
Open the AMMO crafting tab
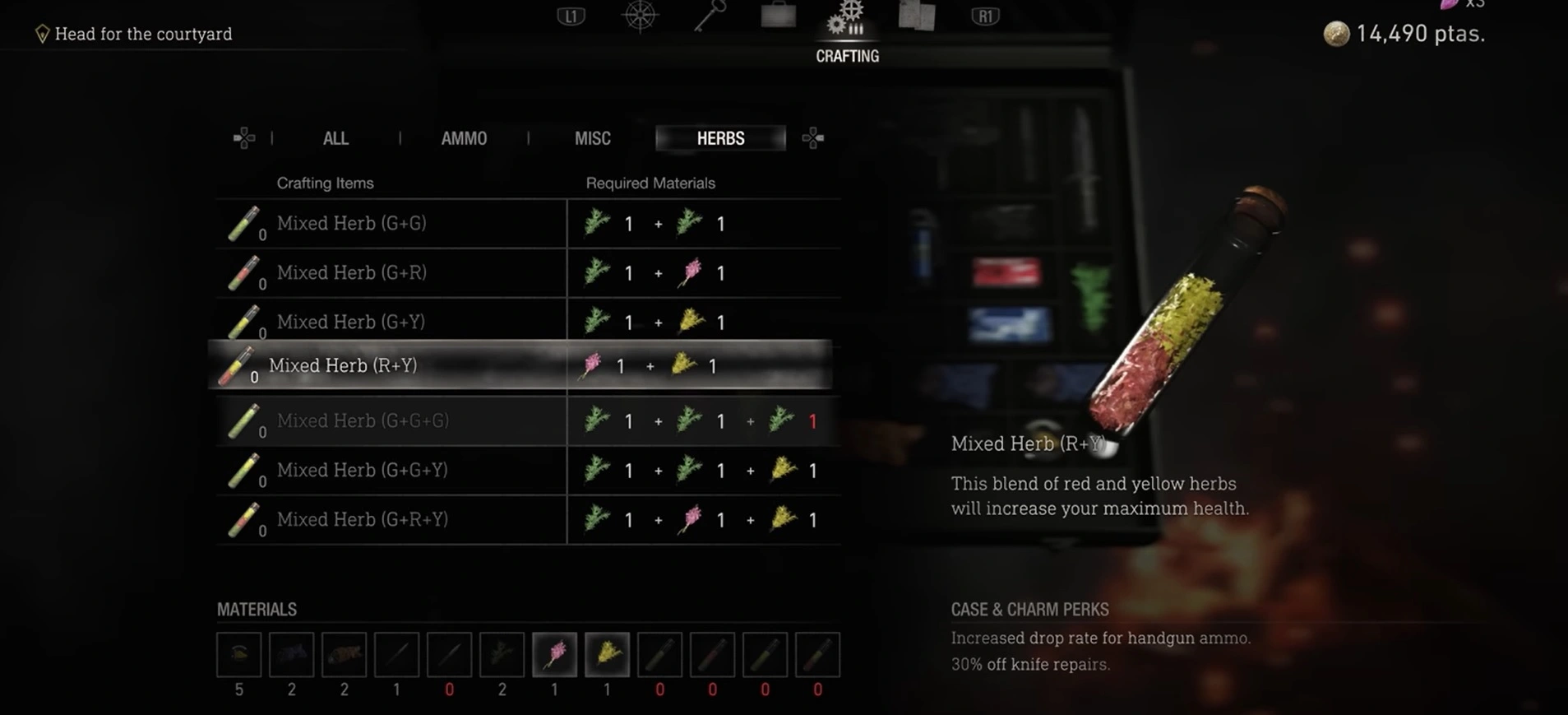pyautogui.click(x=464, y=138)
